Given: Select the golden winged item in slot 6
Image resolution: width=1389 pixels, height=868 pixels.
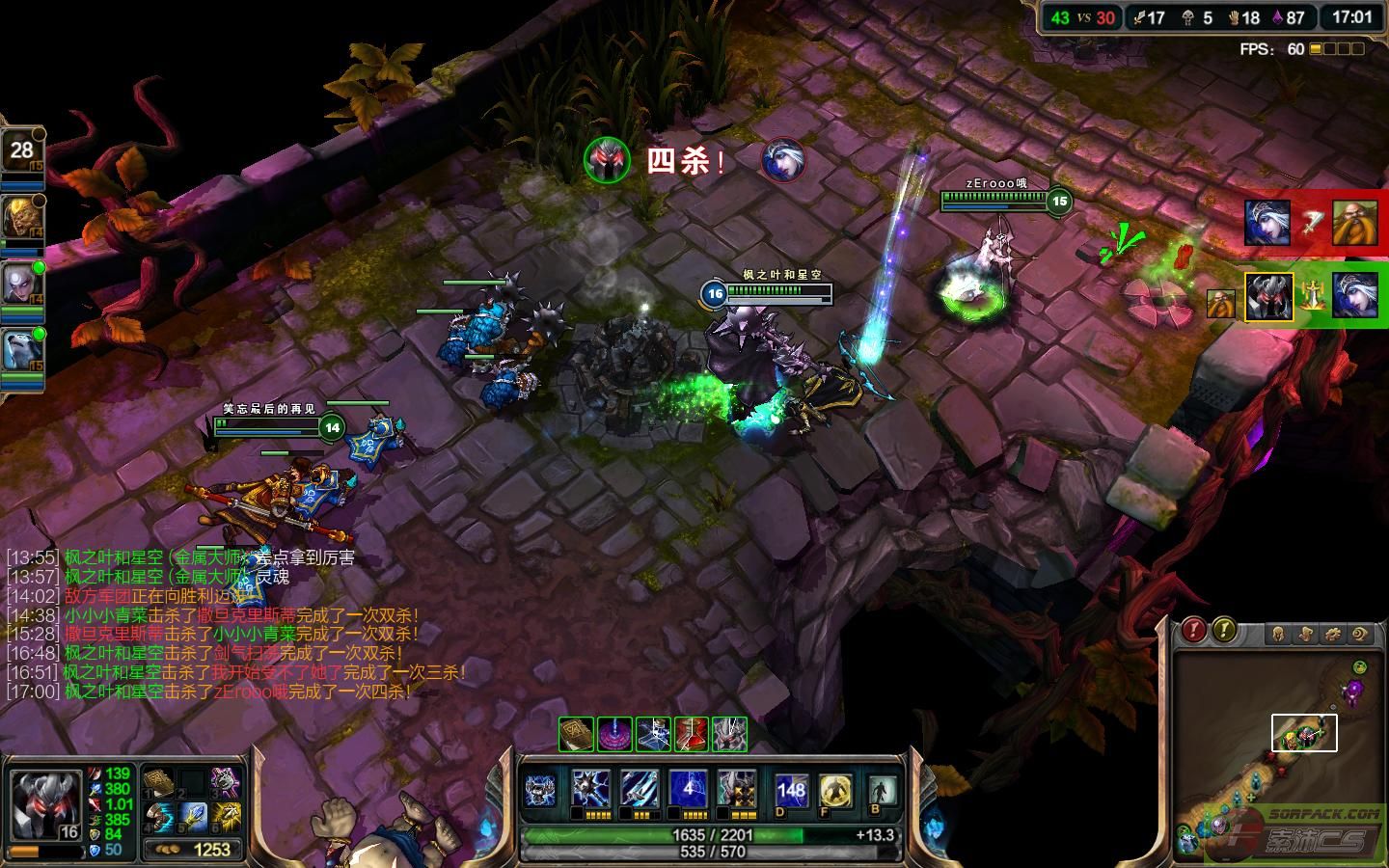Looking at the screenshot, I should click(x=226, y=818).
